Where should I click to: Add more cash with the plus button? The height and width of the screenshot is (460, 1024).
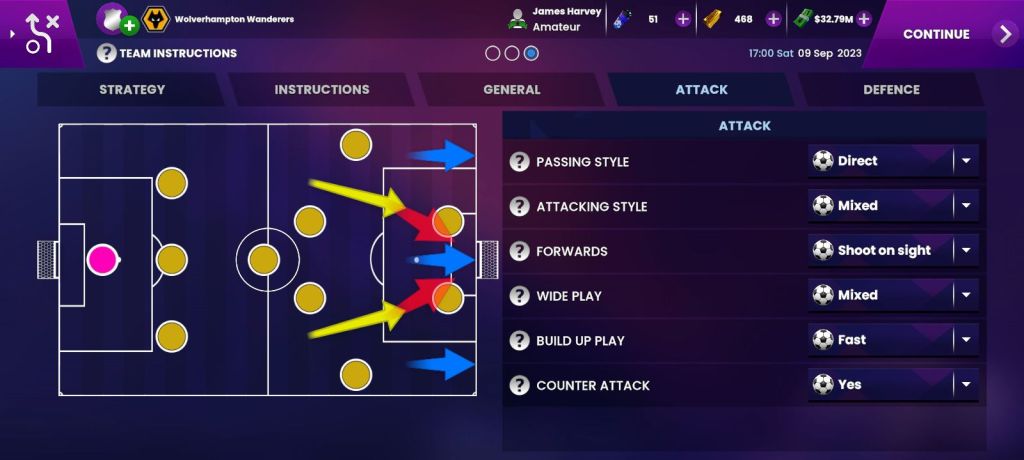pos(864,19)
